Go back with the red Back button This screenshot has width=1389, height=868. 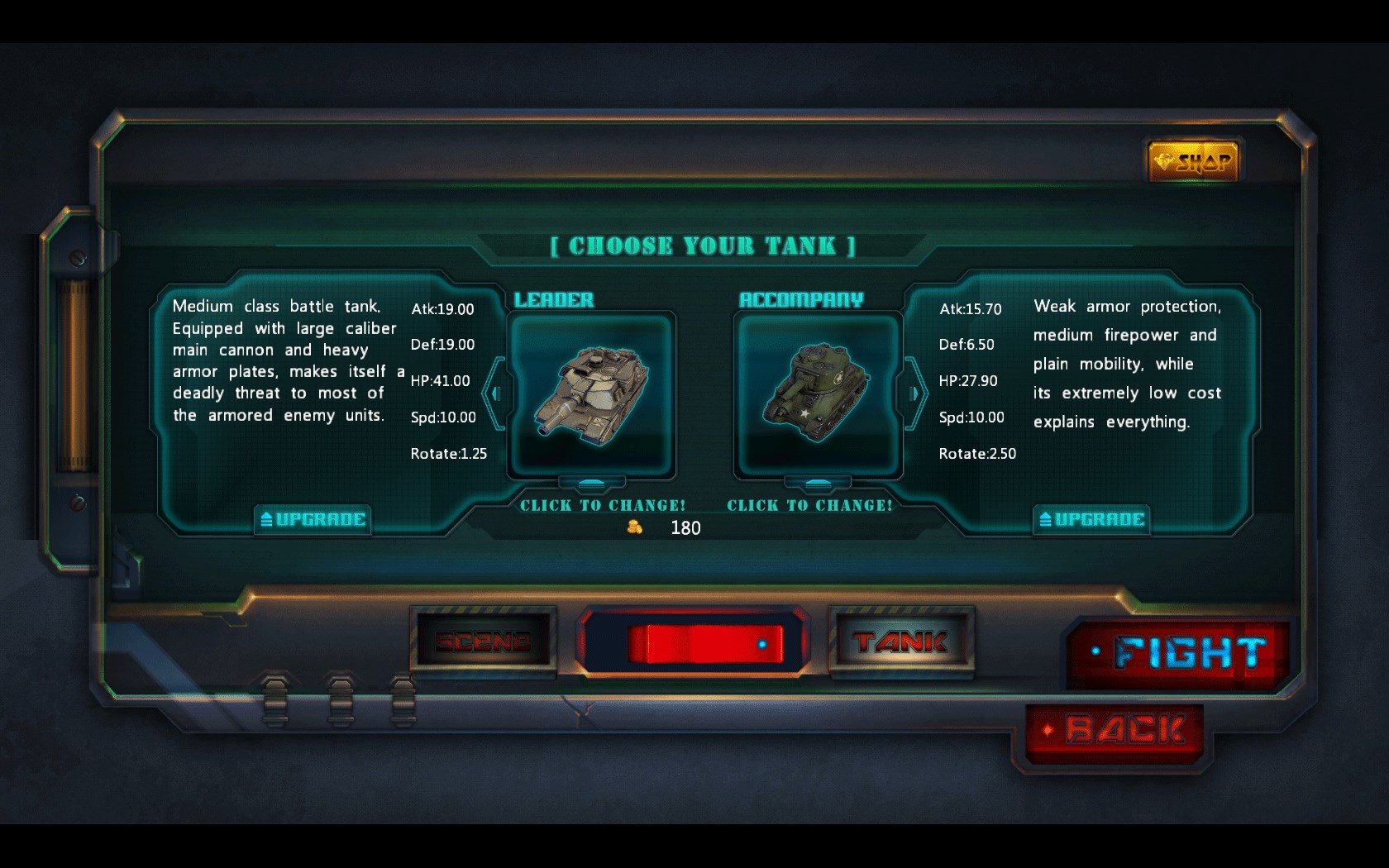[1118, 731]
